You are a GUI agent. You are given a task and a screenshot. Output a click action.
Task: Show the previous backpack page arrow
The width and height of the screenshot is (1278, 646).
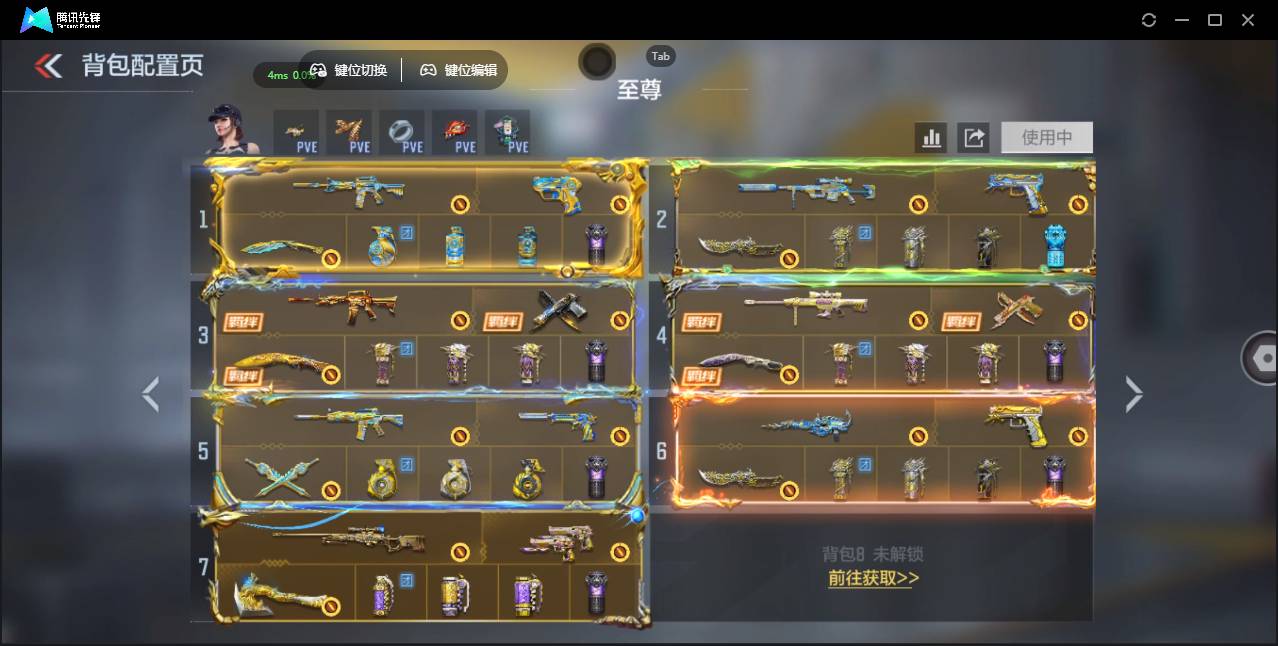click(150, 394)
